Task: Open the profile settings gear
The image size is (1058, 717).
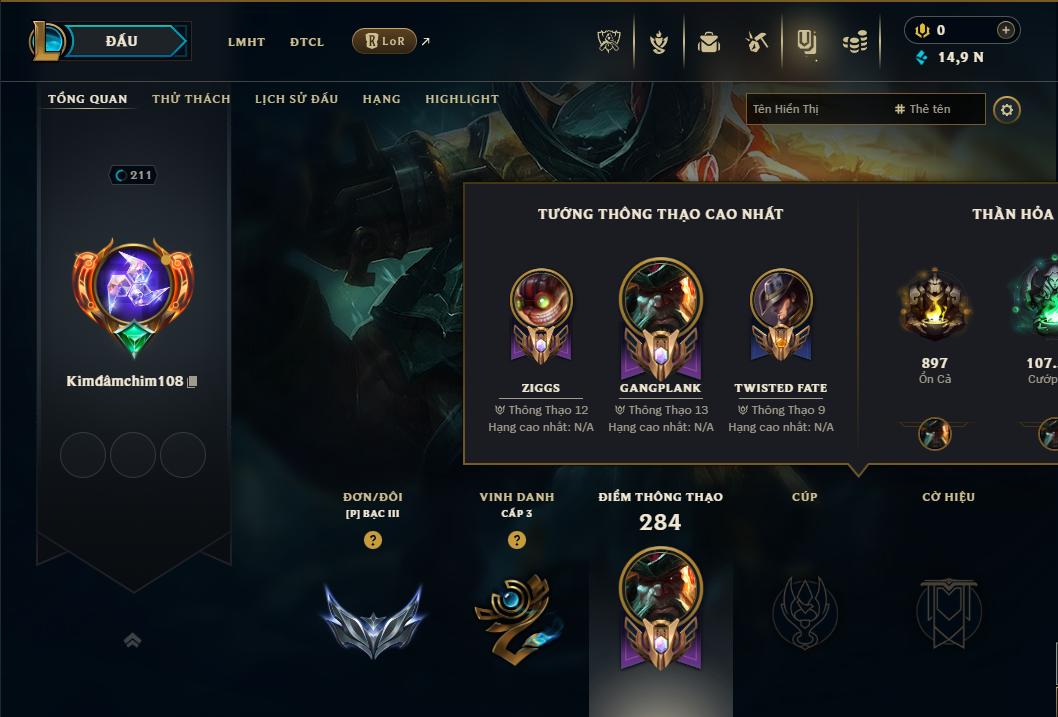Action: (x=1007, y=109)
